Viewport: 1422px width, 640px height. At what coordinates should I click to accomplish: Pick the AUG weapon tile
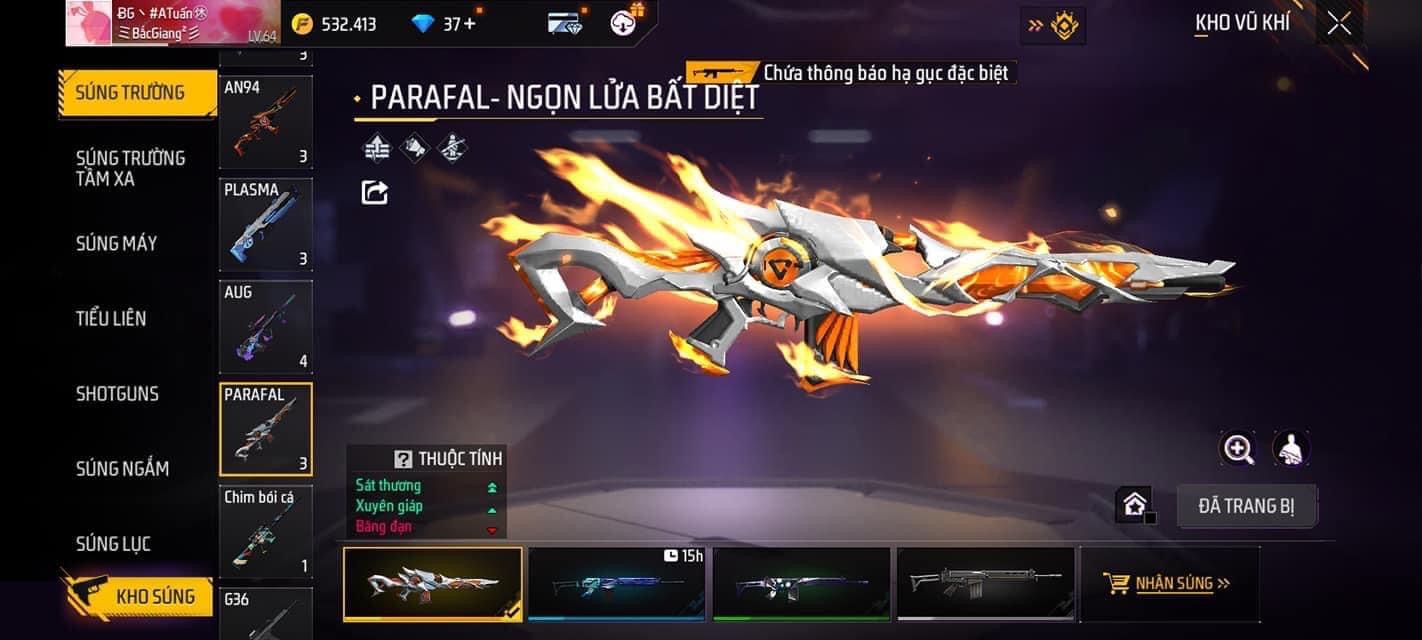(266, 326)
